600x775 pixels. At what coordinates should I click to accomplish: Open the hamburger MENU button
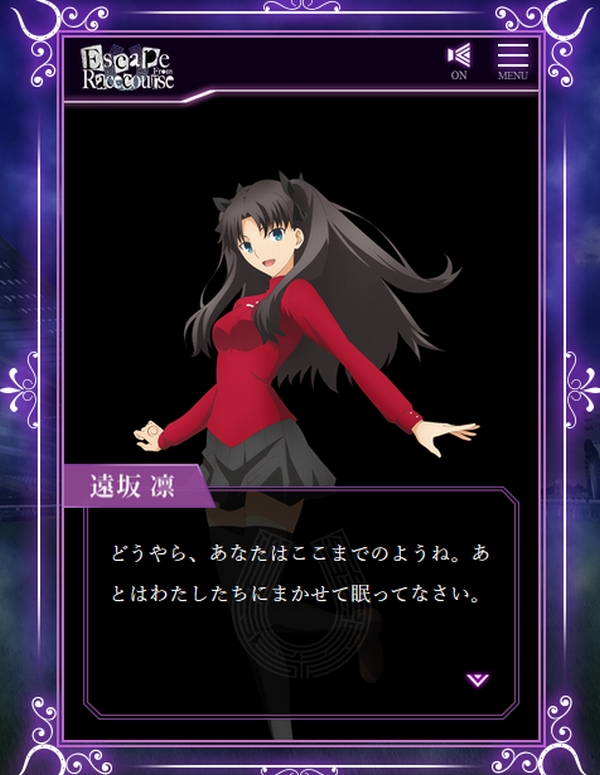click(x=512, y=62)
